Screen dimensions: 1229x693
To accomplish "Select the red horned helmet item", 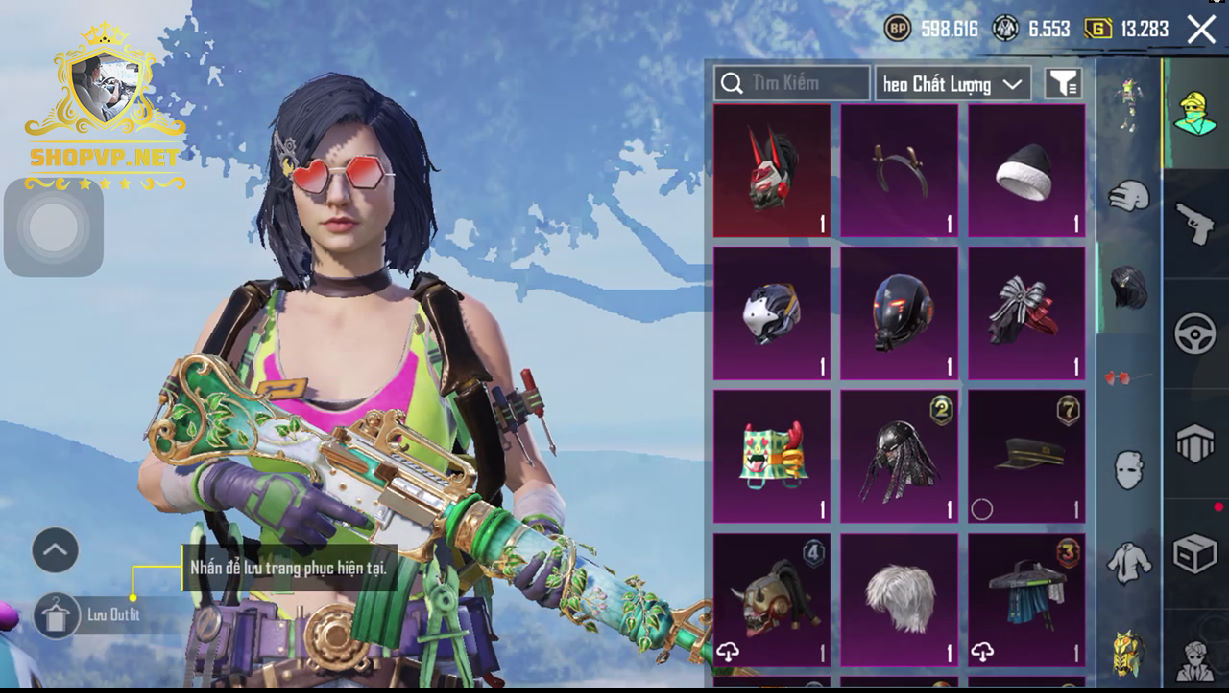I will click(771, 170).
